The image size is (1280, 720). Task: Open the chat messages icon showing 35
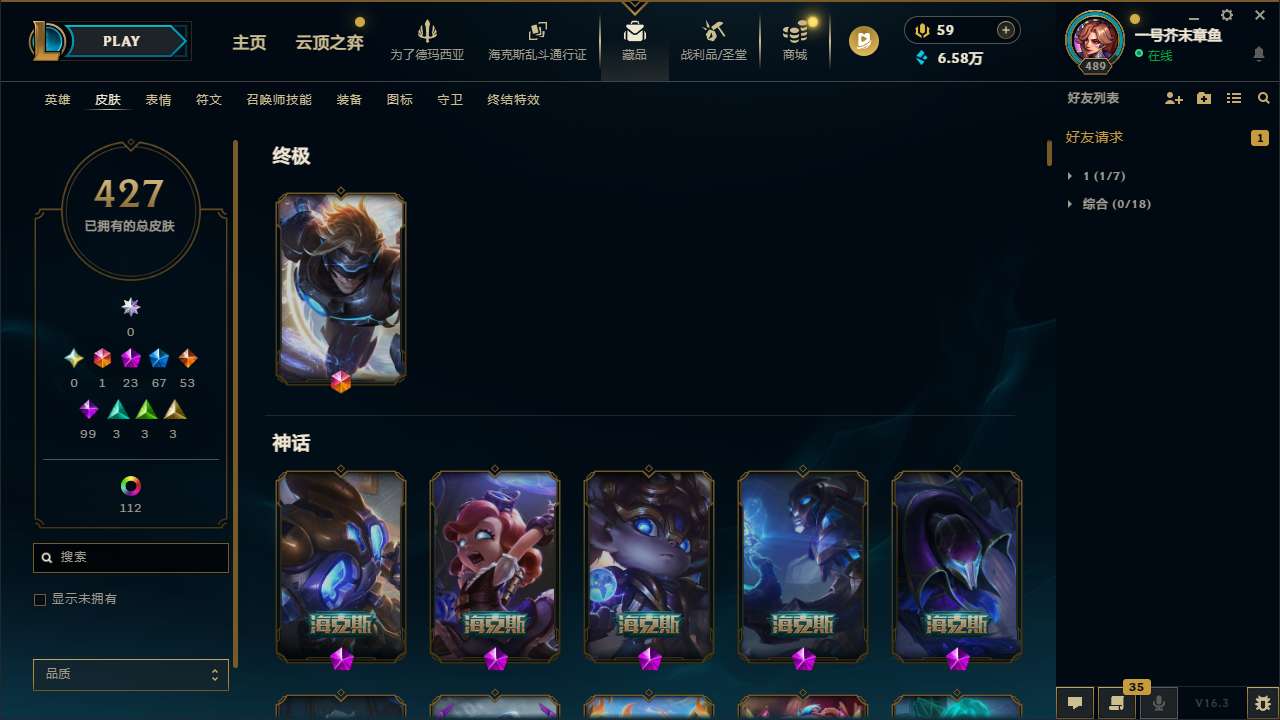point(1117,703)
